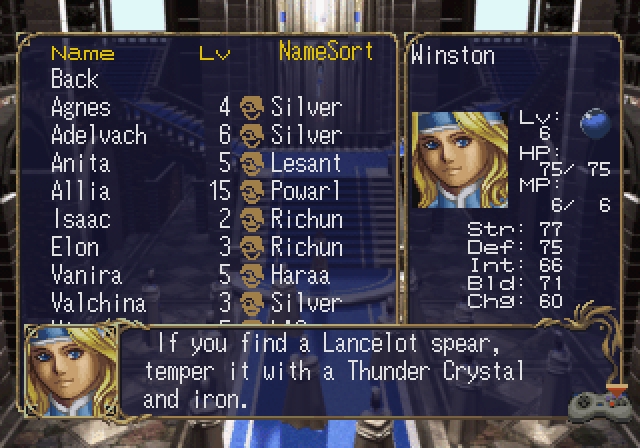
Task: Choose the Valchina row
Action: tap(98, 303)
